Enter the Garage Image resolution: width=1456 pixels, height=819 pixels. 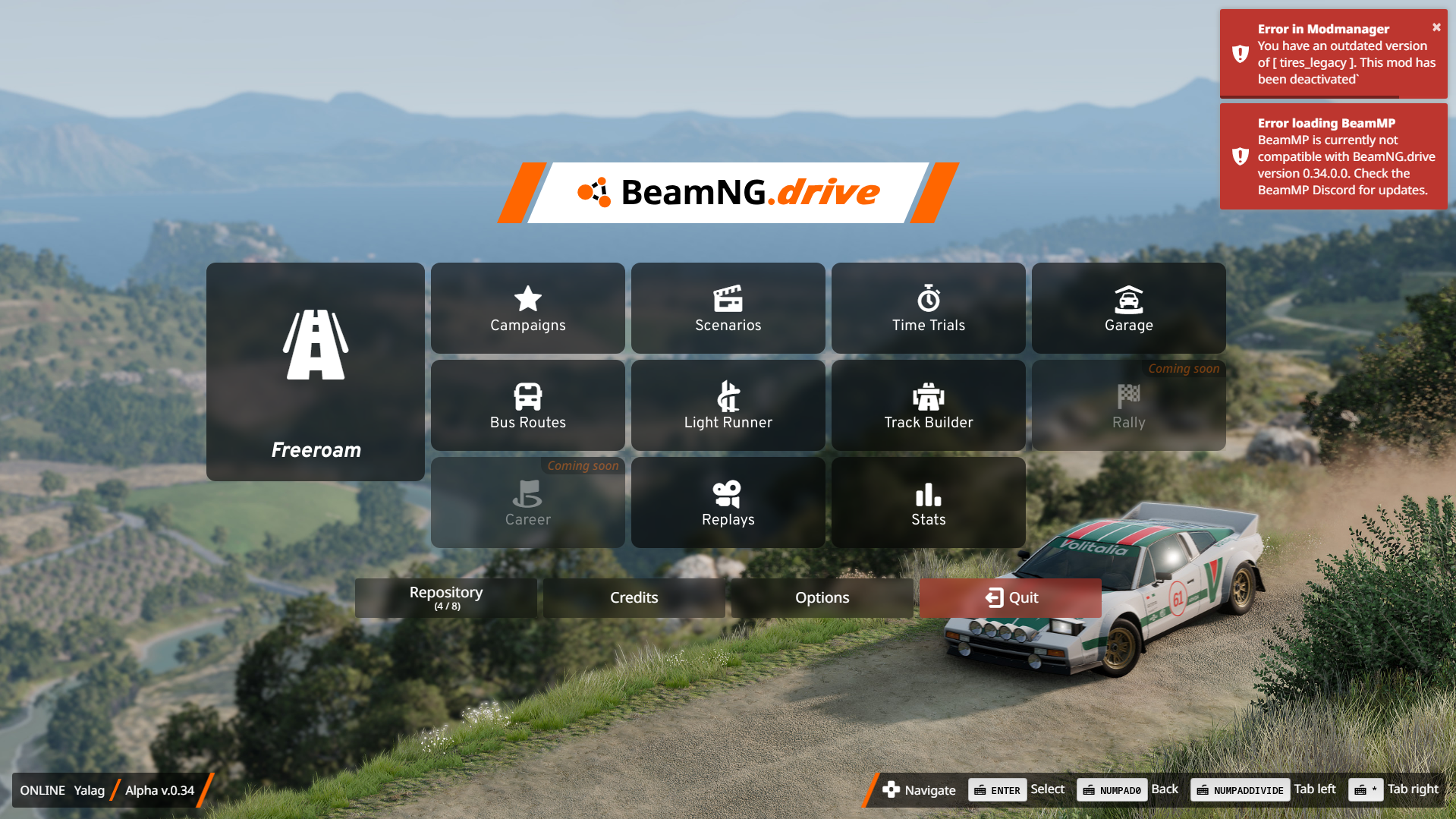click(x=1129, y=308)
